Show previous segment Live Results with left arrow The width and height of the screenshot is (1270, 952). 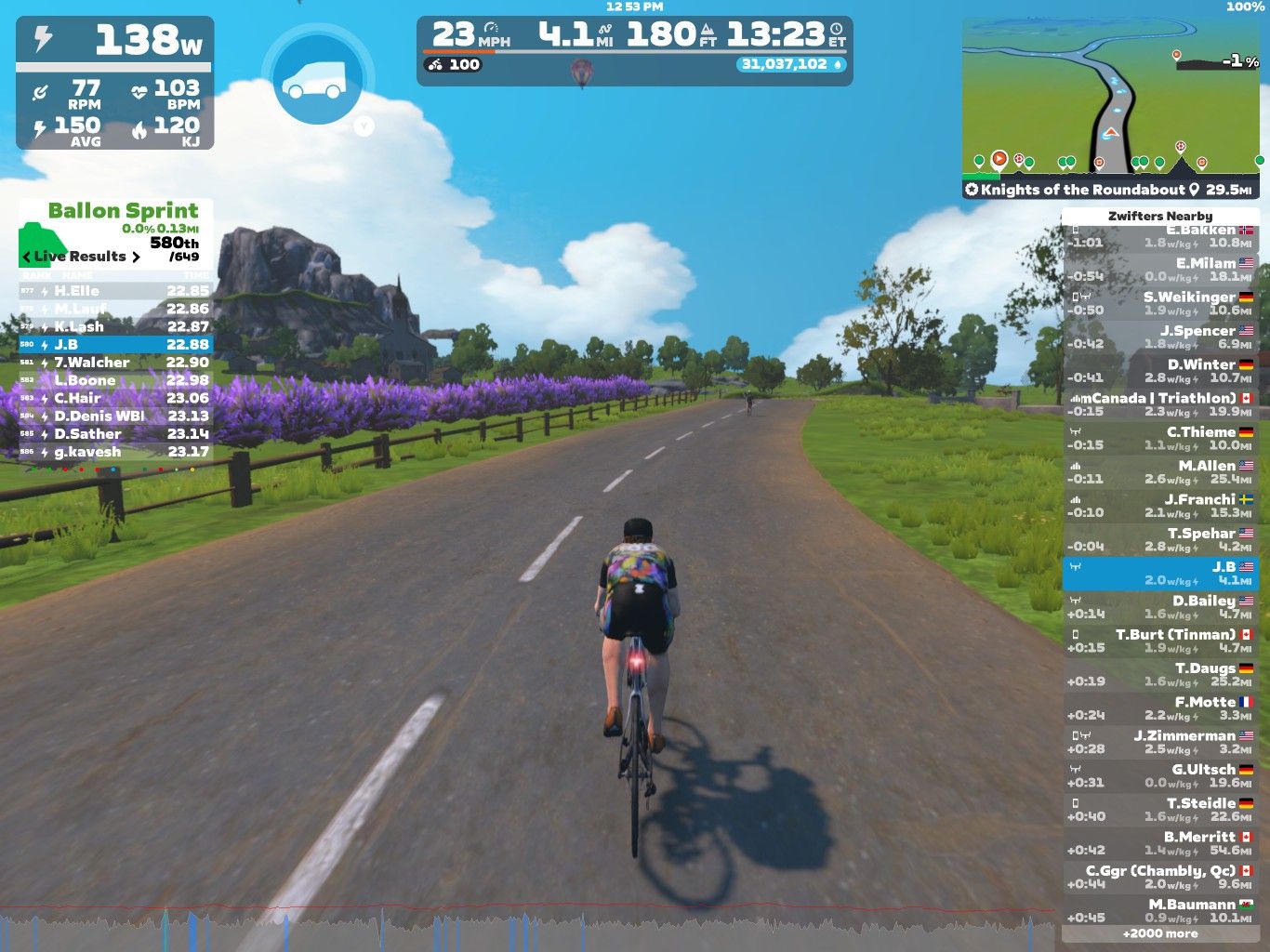[26, 257]
